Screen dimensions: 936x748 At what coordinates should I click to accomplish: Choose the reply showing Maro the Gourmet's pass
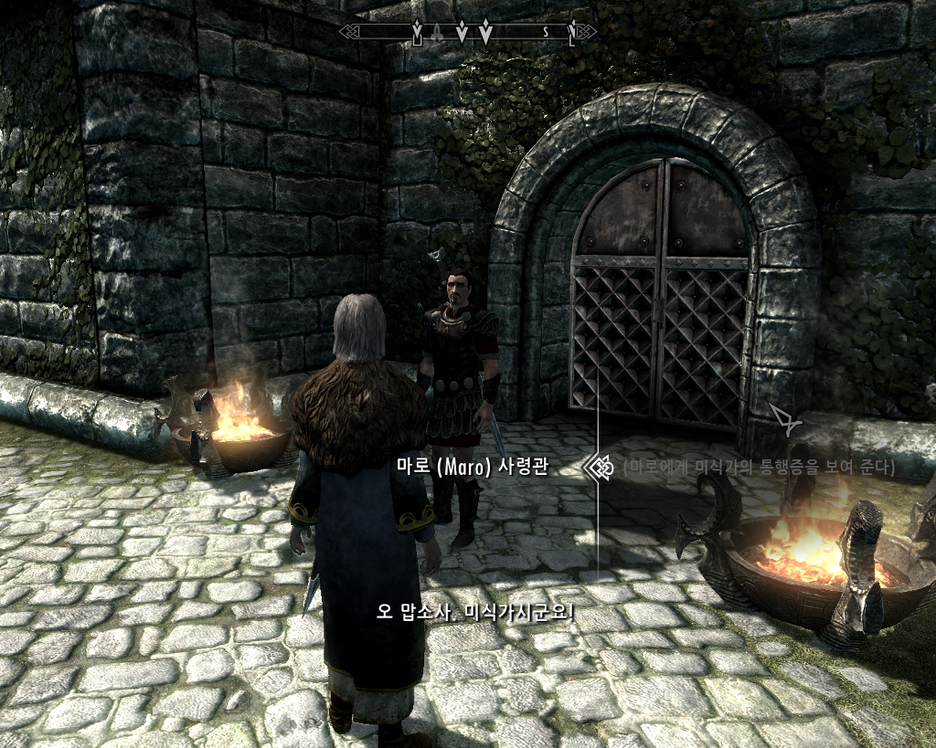coord(758,467)
